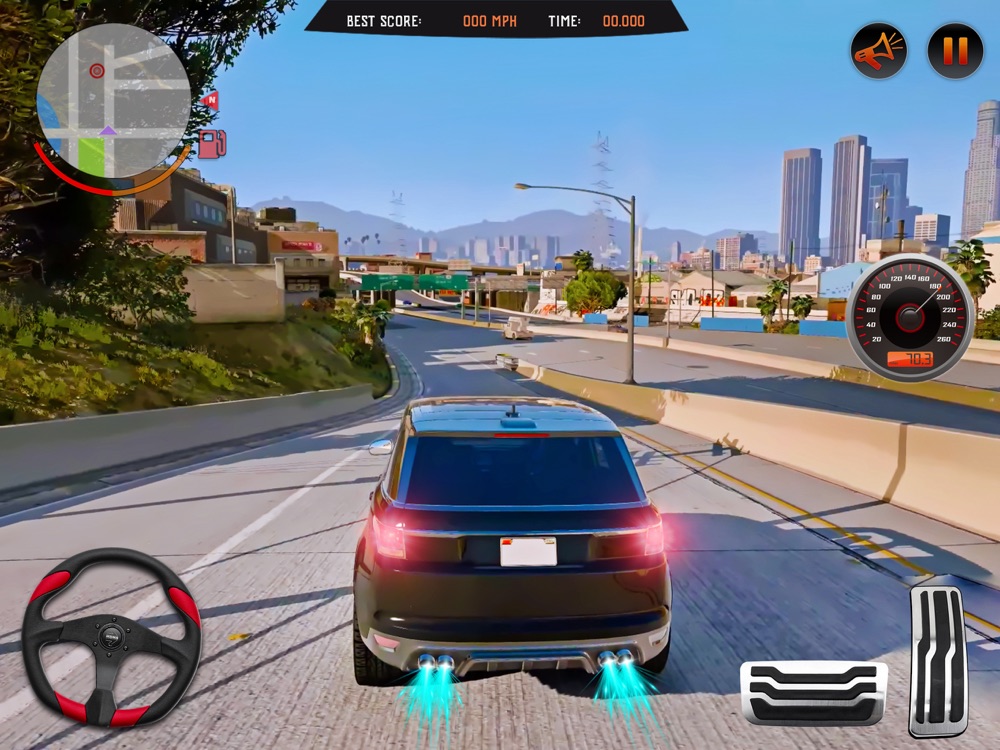Image resolution: width=1000 pixels, height=750 pixels.
Task: Tap the megaphone horn button
Action: [879, 51]
